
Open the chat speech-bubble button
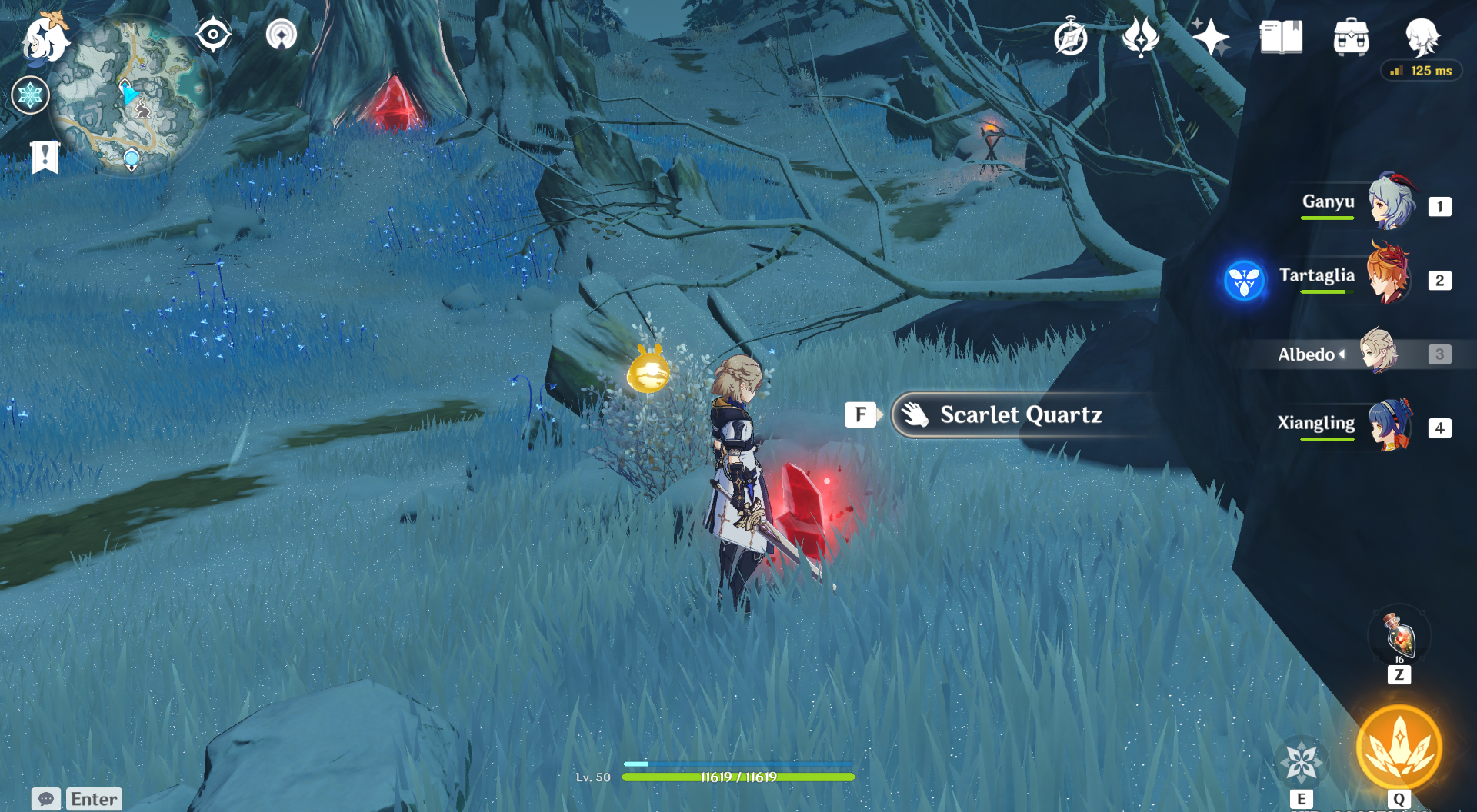46,799
